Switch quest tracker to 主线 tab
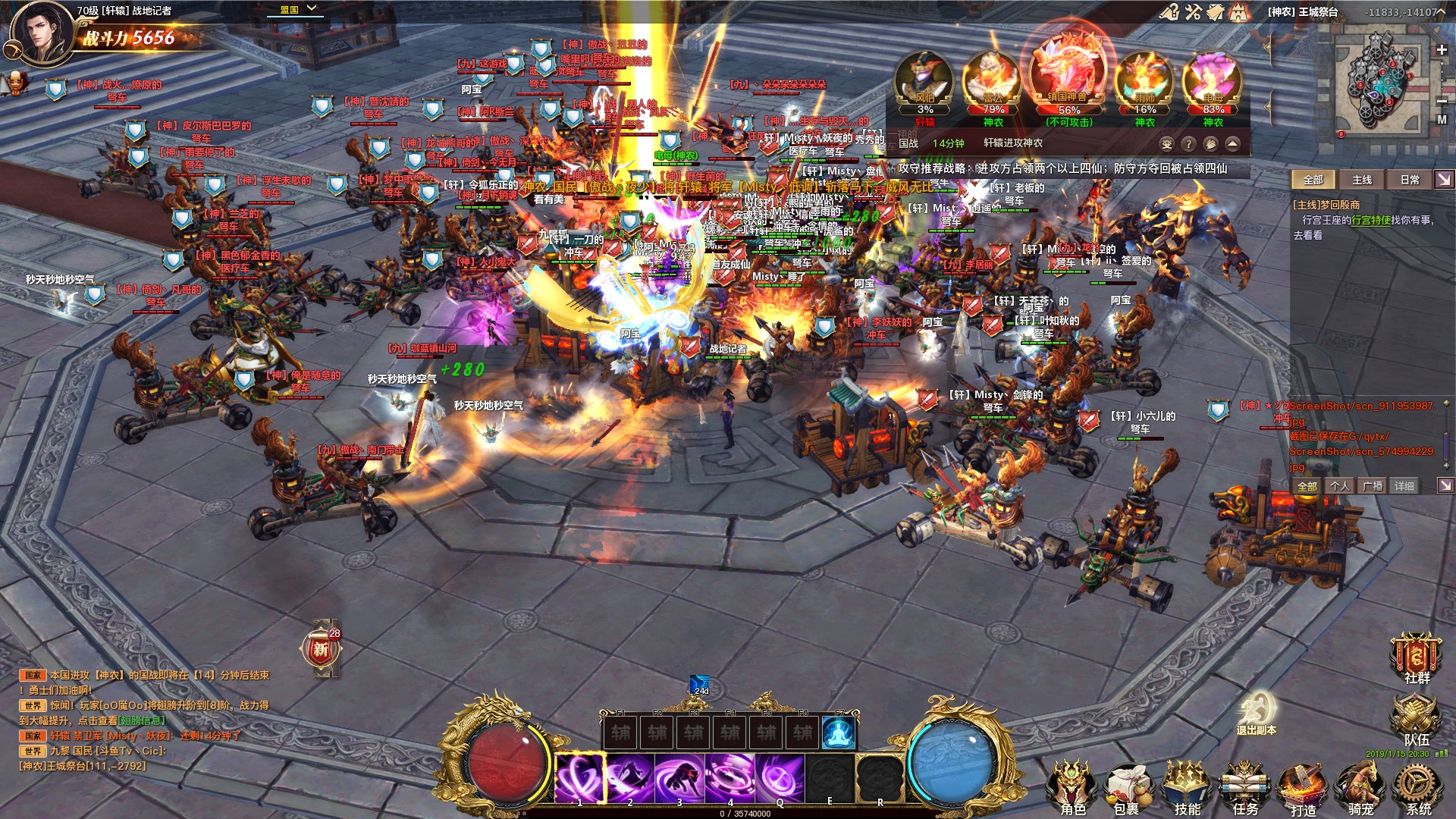The image size is (1456, 819). click(x=1362, y=180)
